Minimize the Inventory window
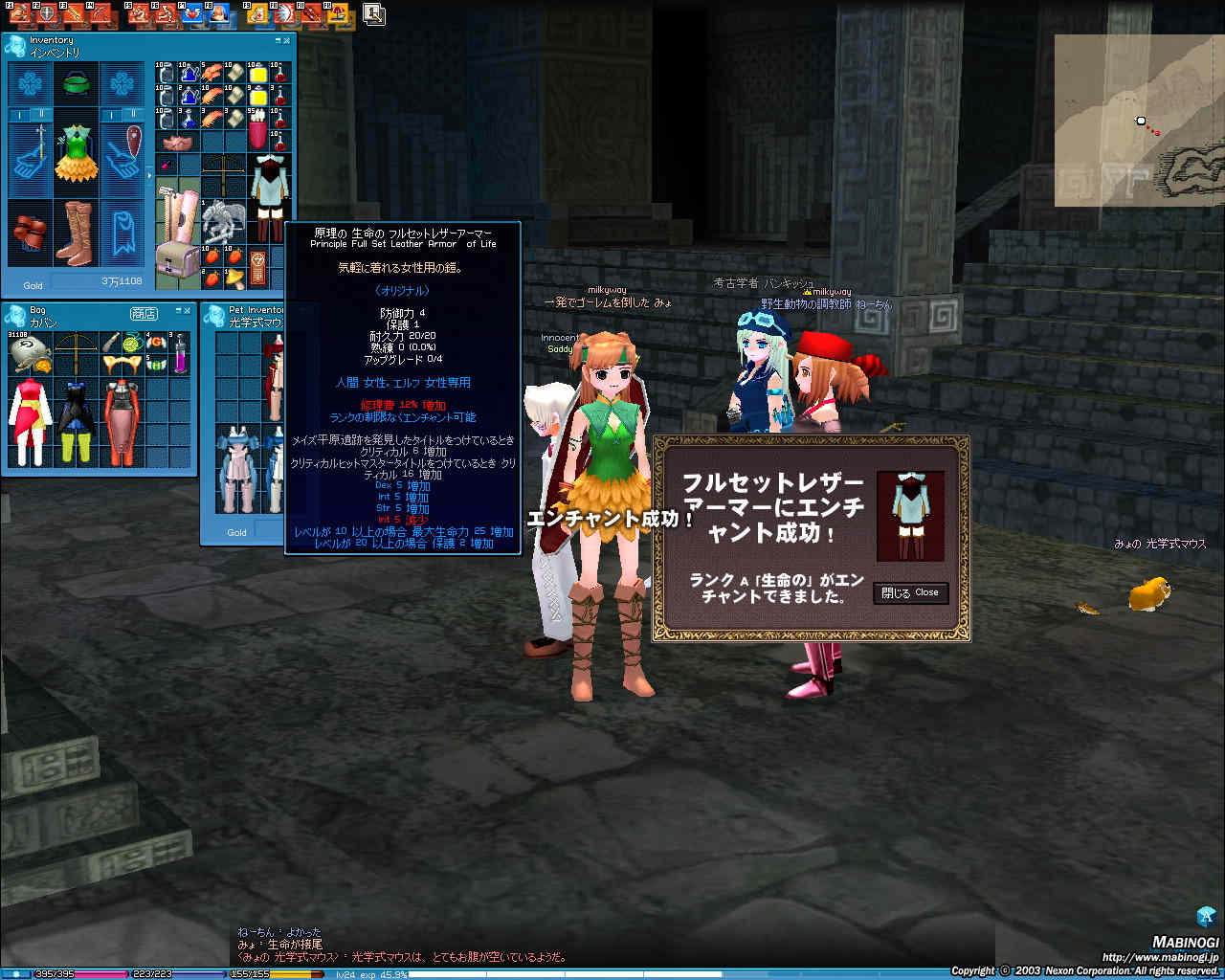This screenshot has height=980, width=1225. point(278,40)
